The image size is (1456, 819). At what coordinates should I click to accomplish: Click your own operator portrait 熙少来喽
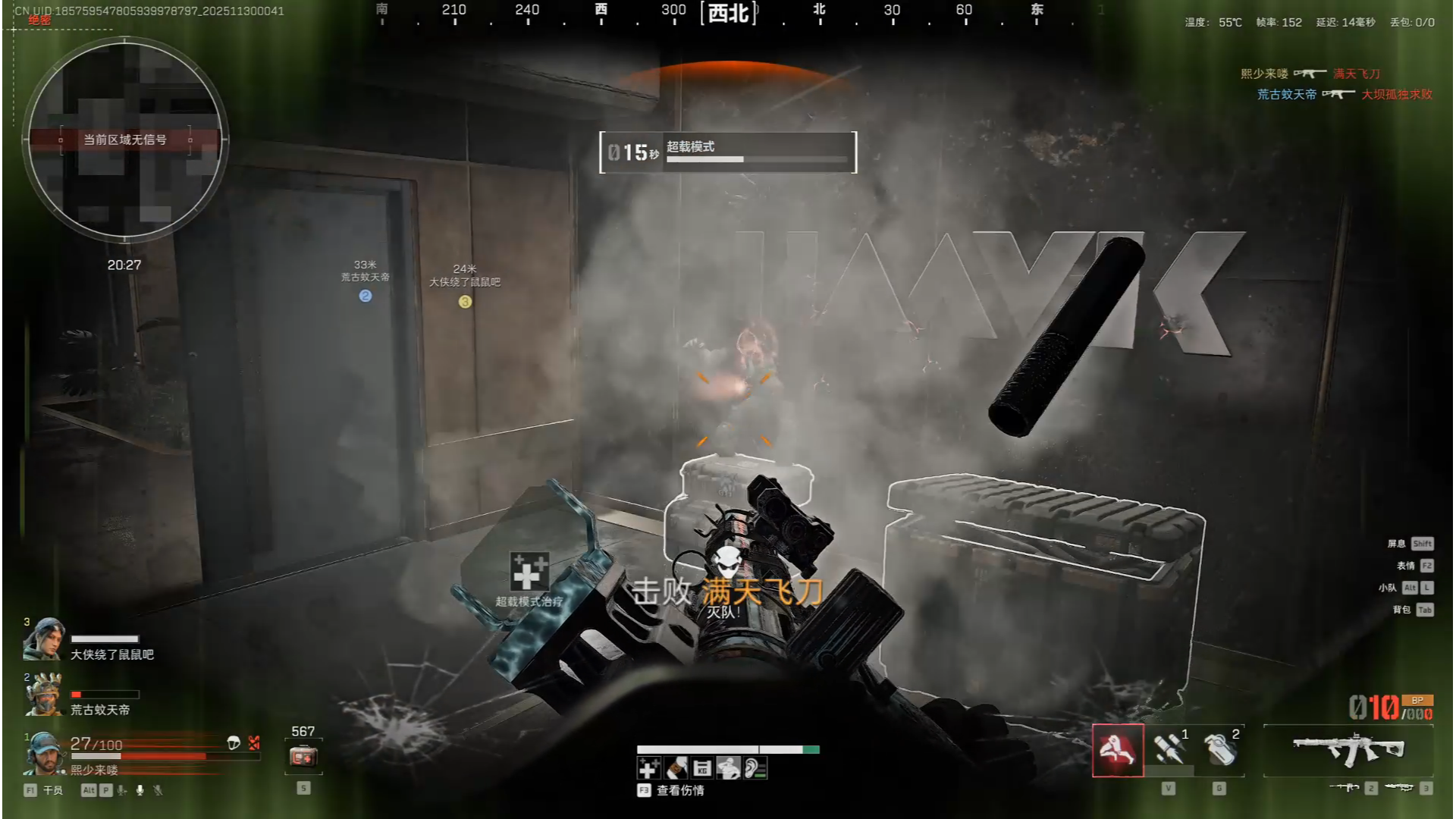point(43,752)
